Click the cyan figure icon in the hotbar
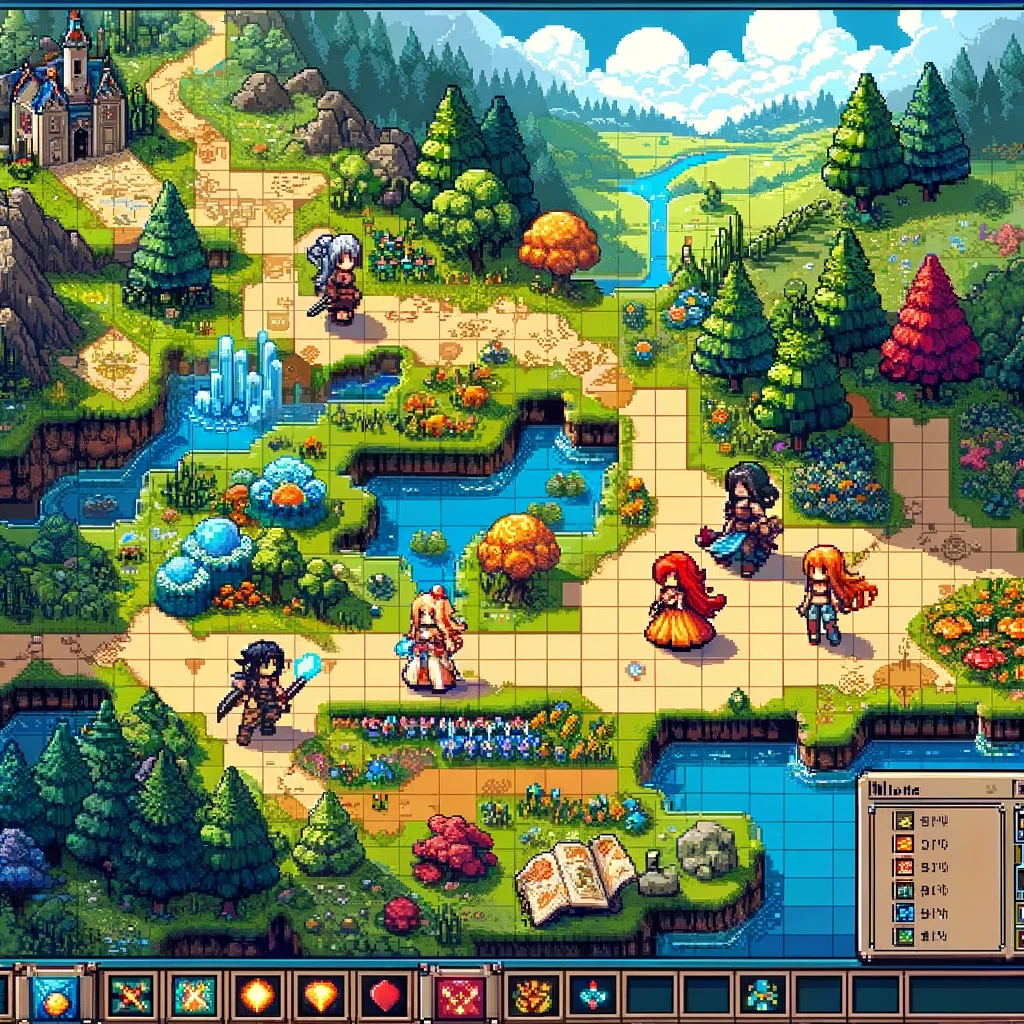1024x1024 pixels. [x=763, y=995]
